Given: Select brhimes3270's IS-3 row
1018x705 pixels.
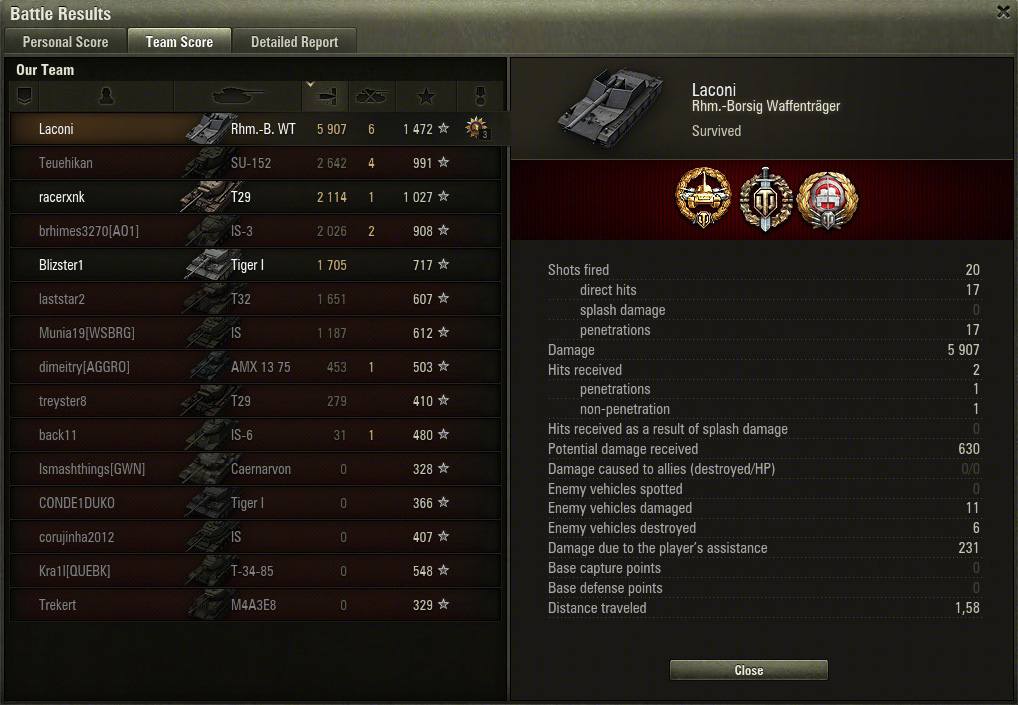Looking at the screenshot, I should point(255,231).
